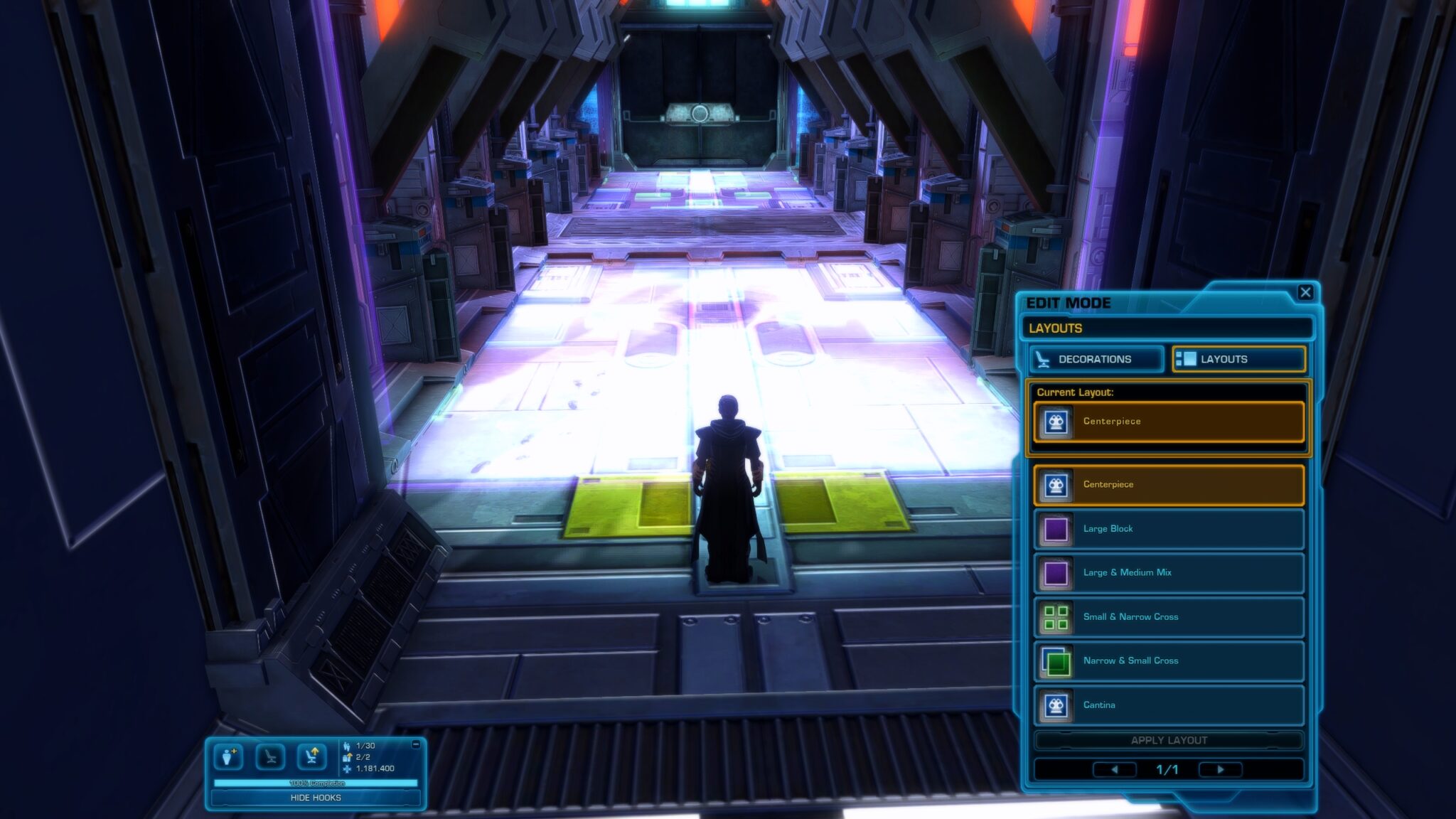This screenshot has width=1456, height=819.
Task: Click Hide Hooks to disable hook display
Action: 316,799
